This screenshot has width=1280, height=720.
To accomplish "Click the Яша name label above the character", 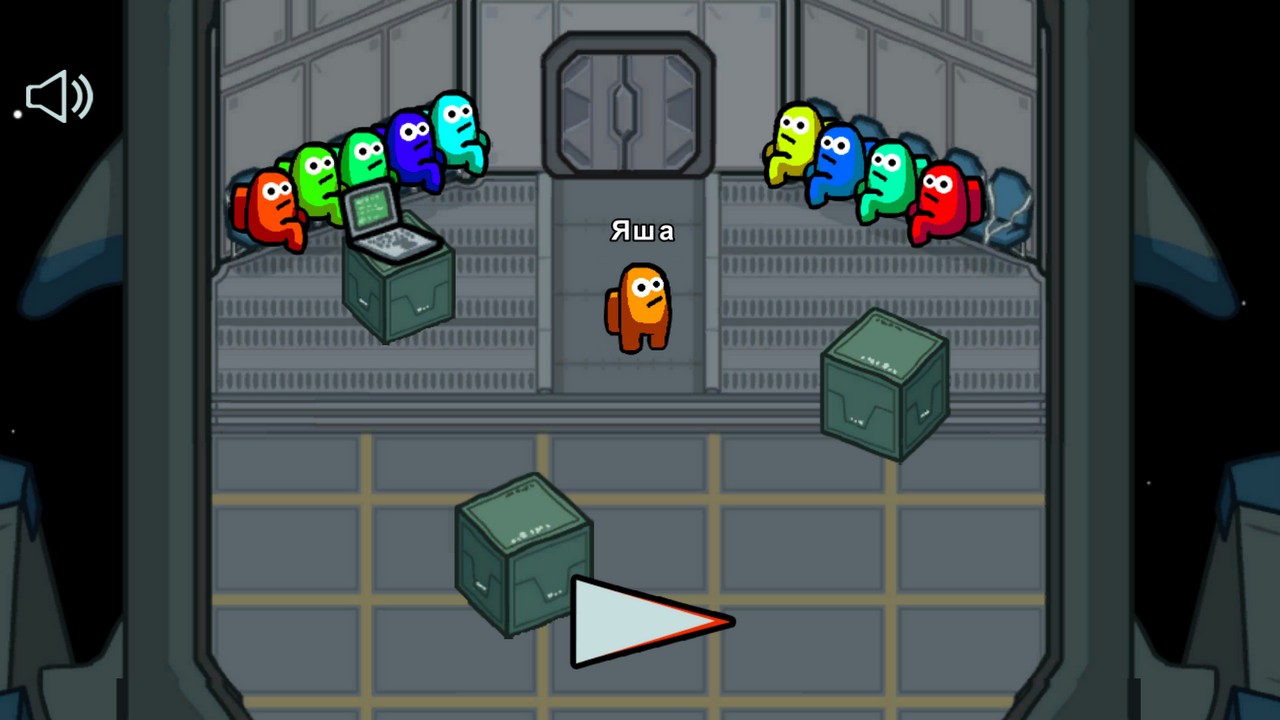I will pos(643,231).
